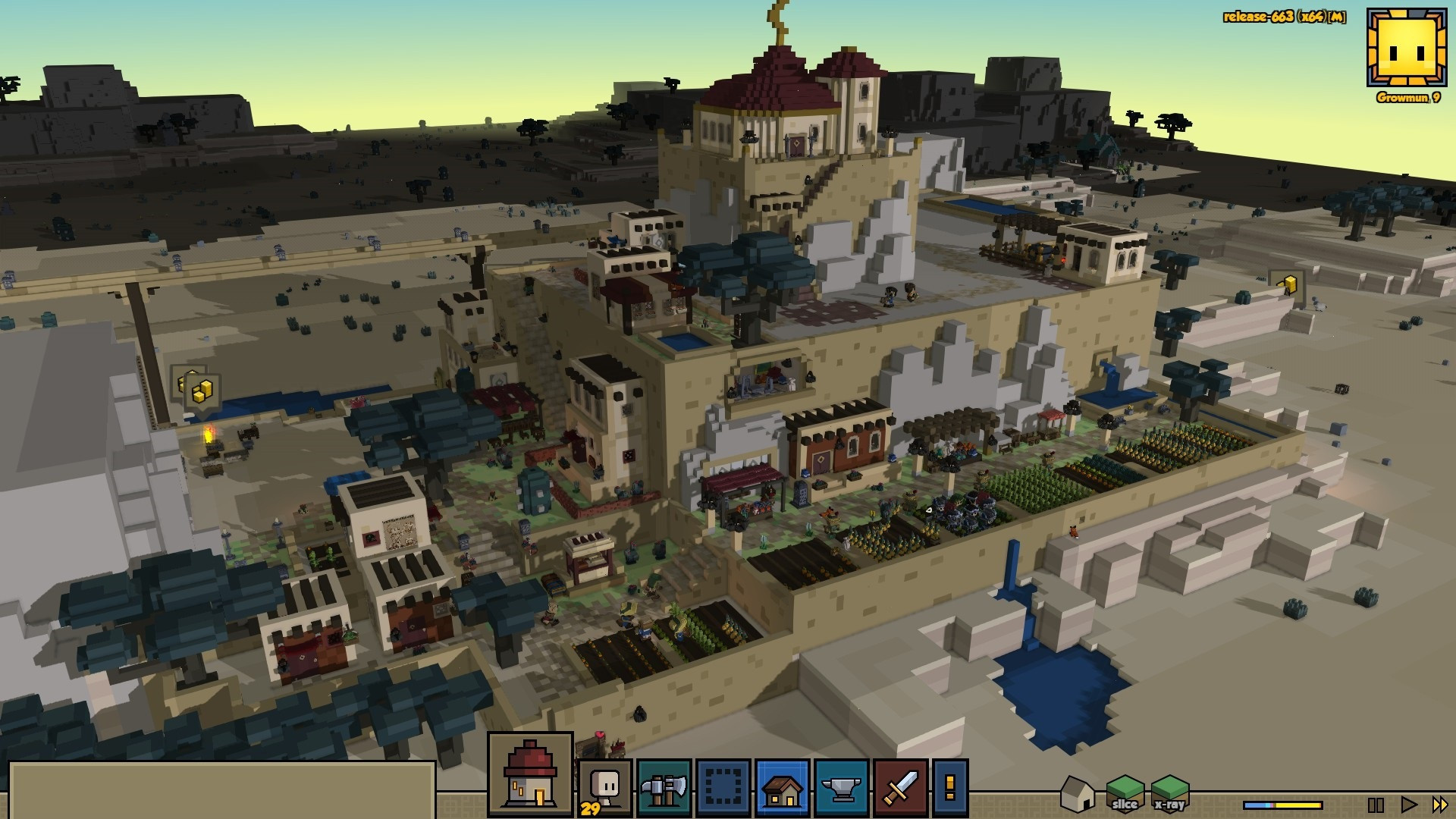Toggle the slice view mode

tap(1125, 794)
